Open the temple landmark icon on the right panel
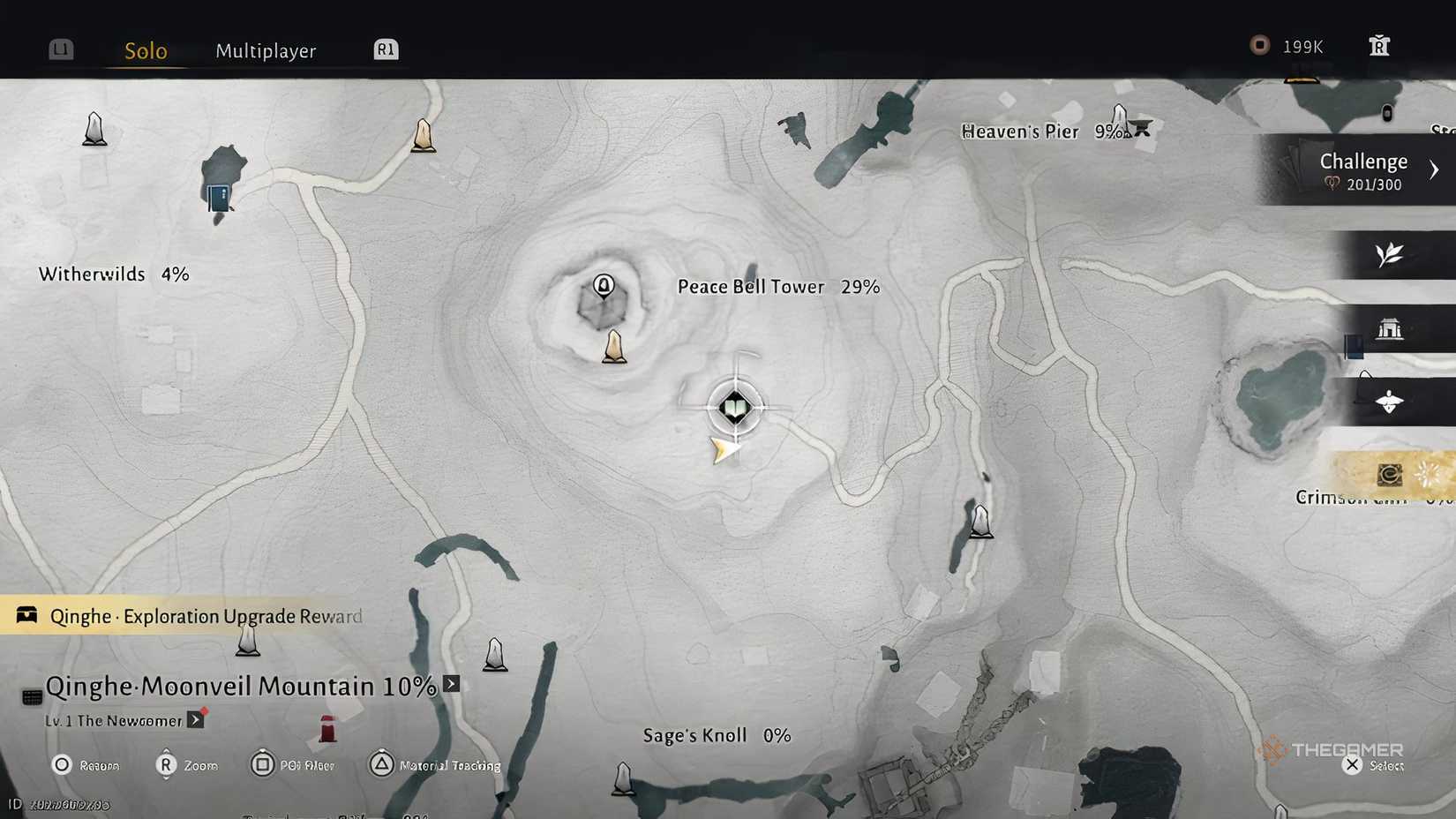1456x819 pixels. (x=1392, y=328)
